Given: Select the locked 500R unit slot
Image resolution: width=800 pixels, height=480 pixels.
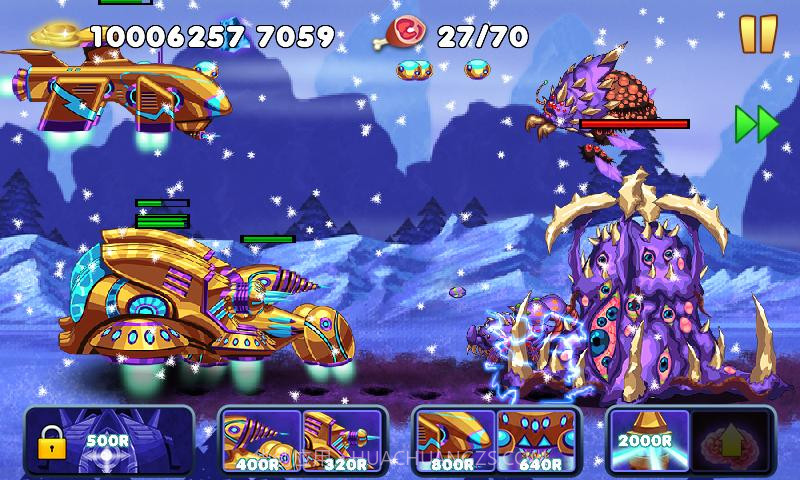Looking at the screenshot, I should pos(84,440).
